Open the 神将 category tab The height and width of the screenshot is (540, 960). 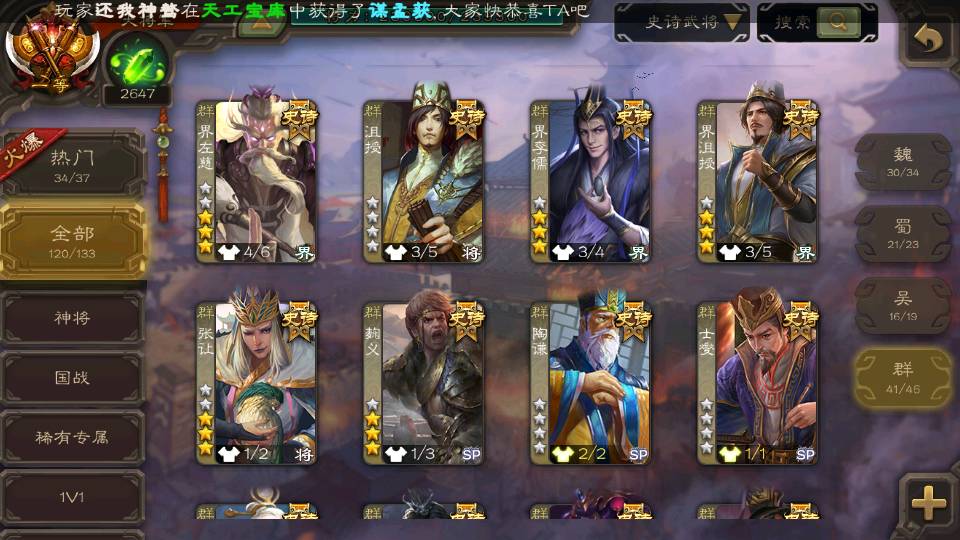[x=73, y=319]
